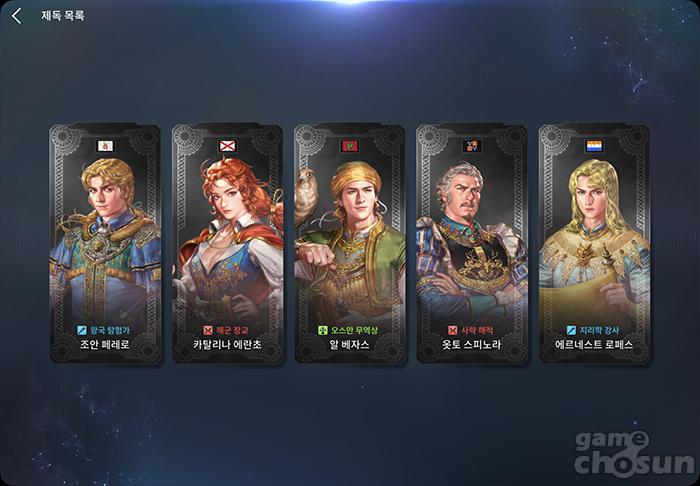Choose the 카탈리나 에란초 admiral card
Image resolution: width=700 pixels, height=486 pixels.
tap(227, 245)
